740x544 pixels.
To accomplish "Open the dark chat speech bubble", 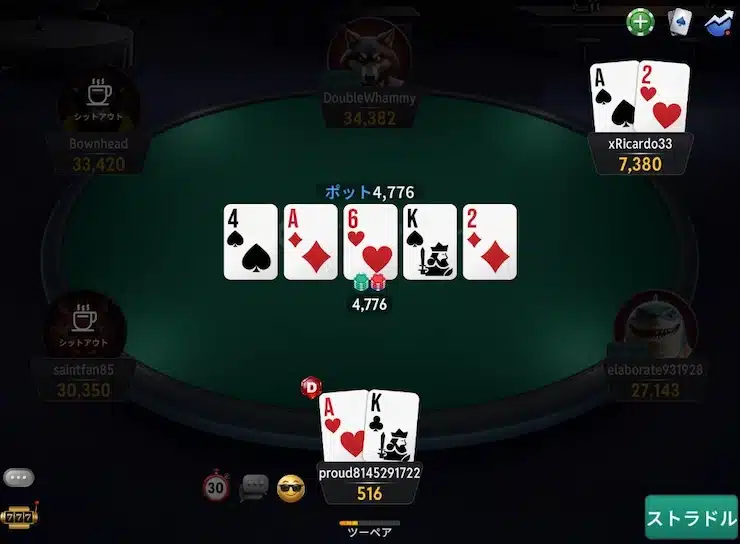I will click(254, 487).
